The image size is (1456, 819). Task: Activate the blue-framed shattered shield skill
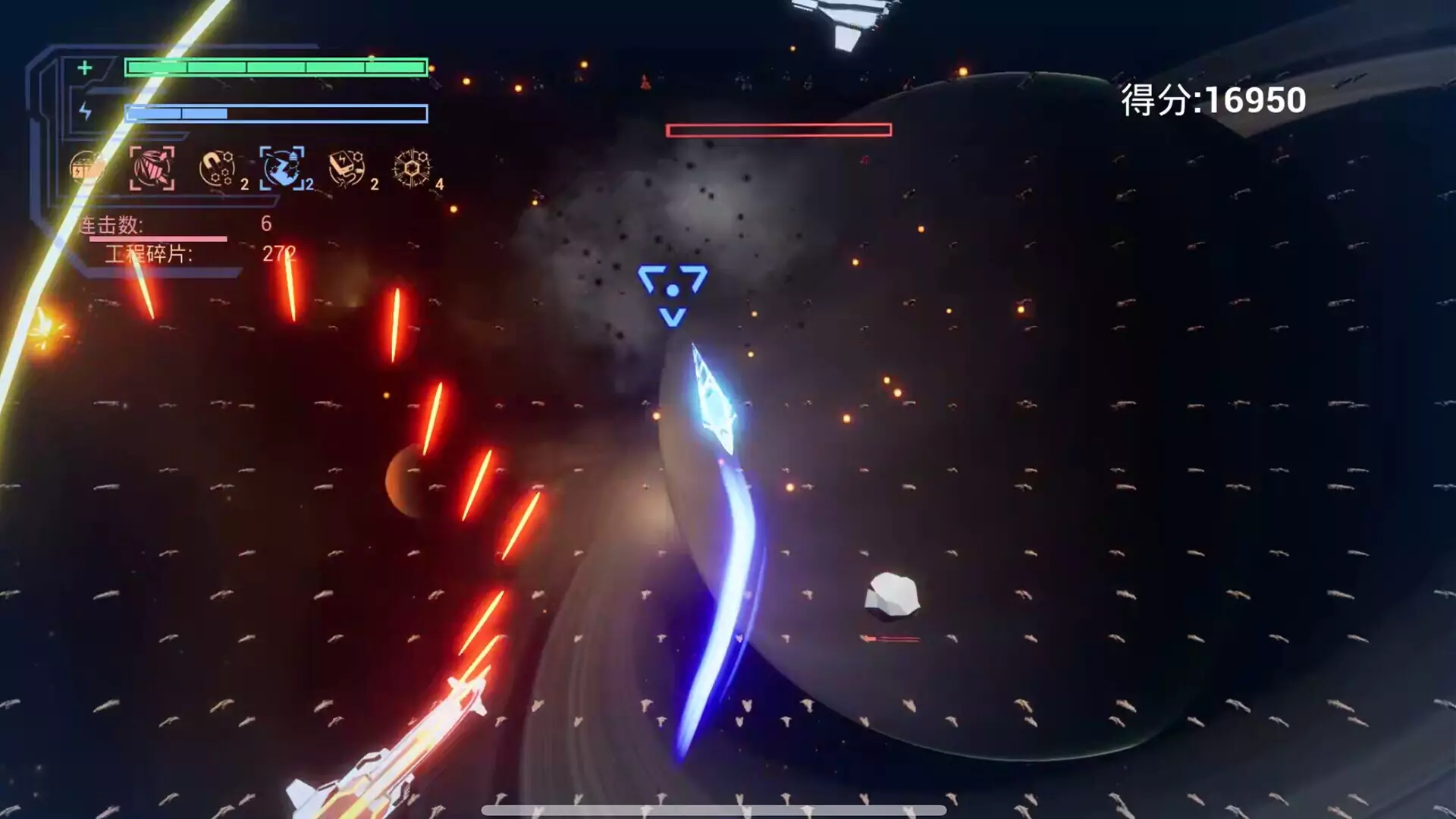coord(282,168)
